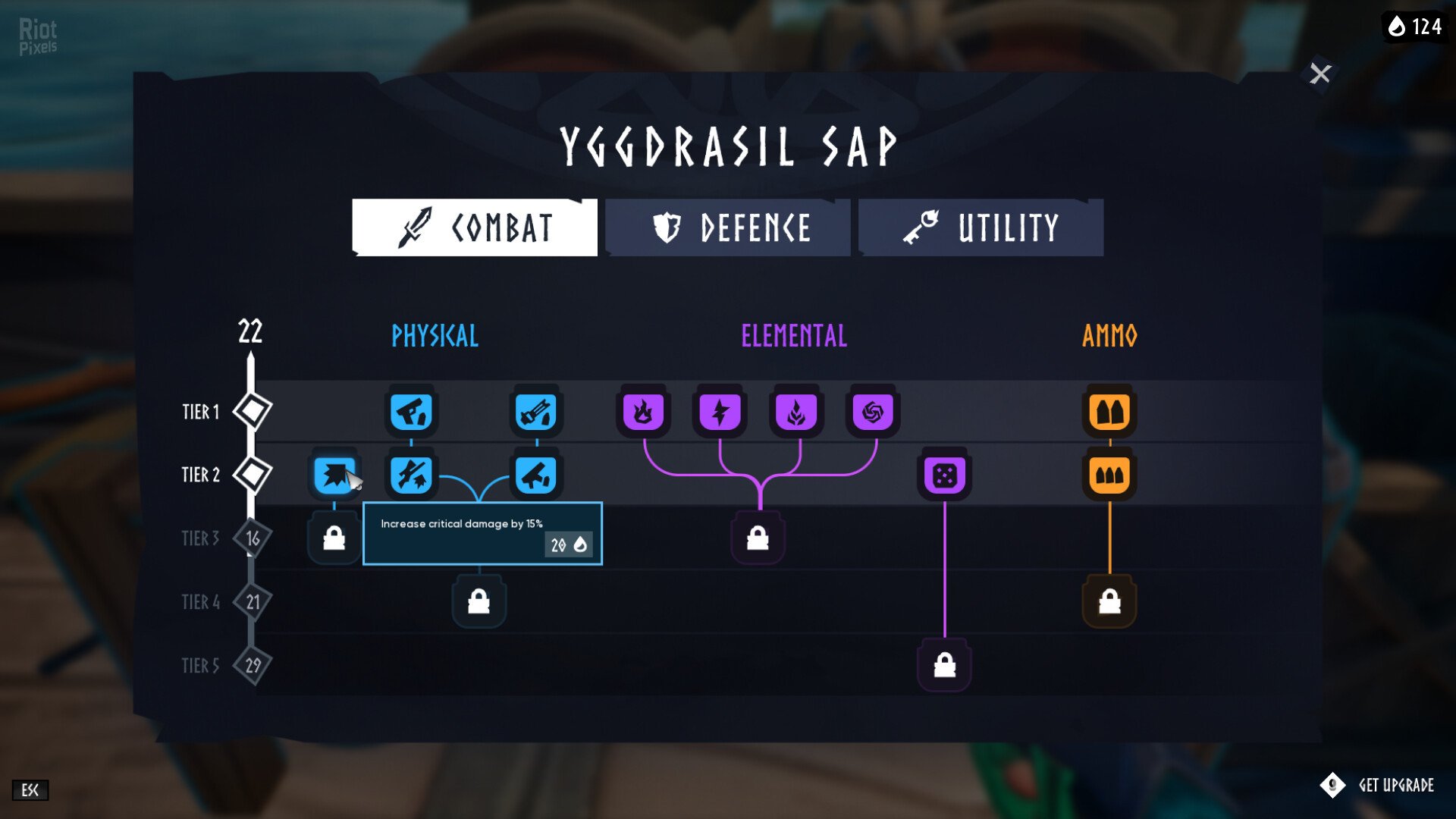
Task: Select the locked elemental tier 3 node
Action: coord(758,538)
